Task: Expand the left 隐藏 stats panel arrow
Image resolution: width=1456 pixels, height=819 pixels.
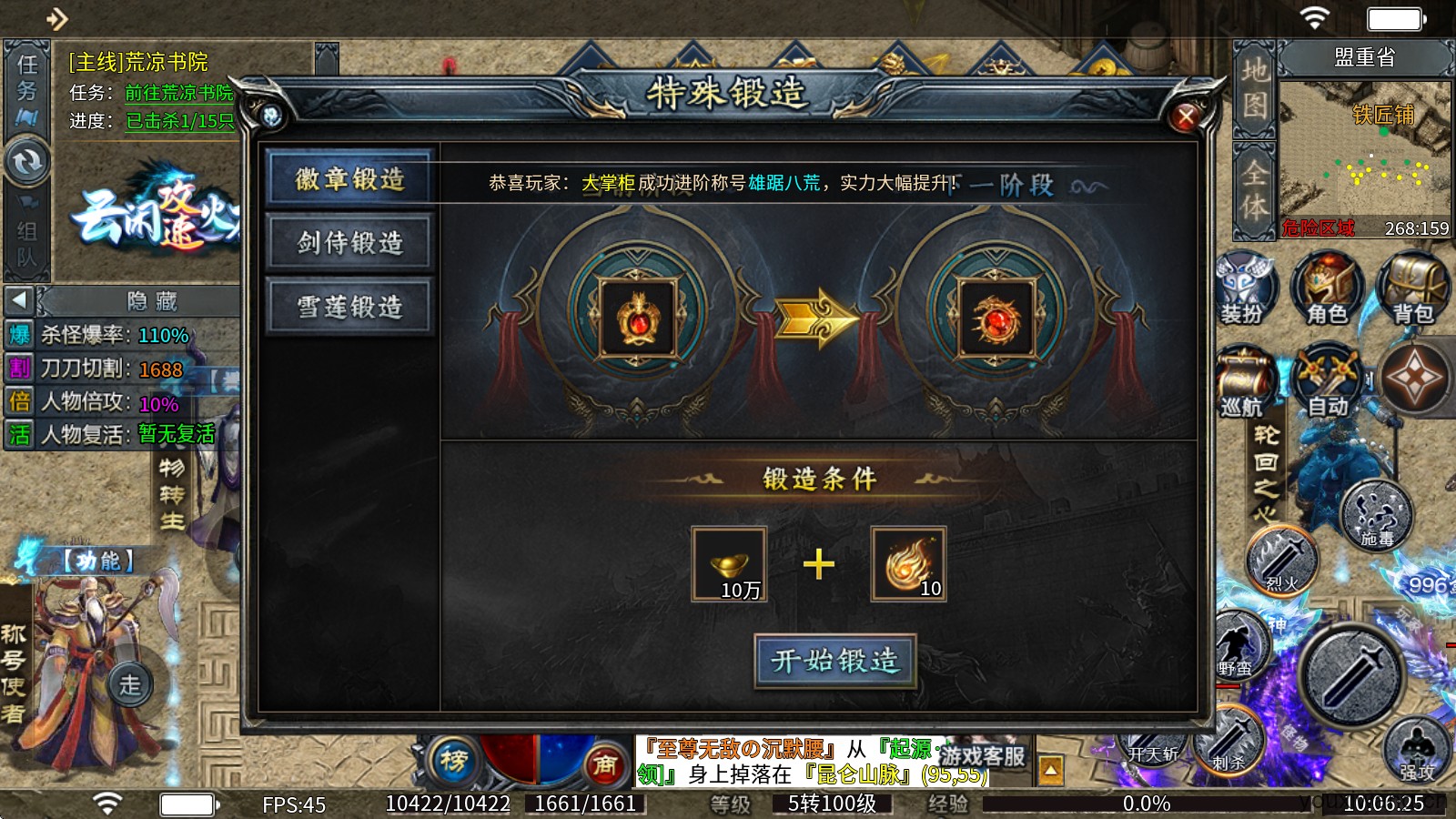Action: pyautogui.click(x=18, y=301)
